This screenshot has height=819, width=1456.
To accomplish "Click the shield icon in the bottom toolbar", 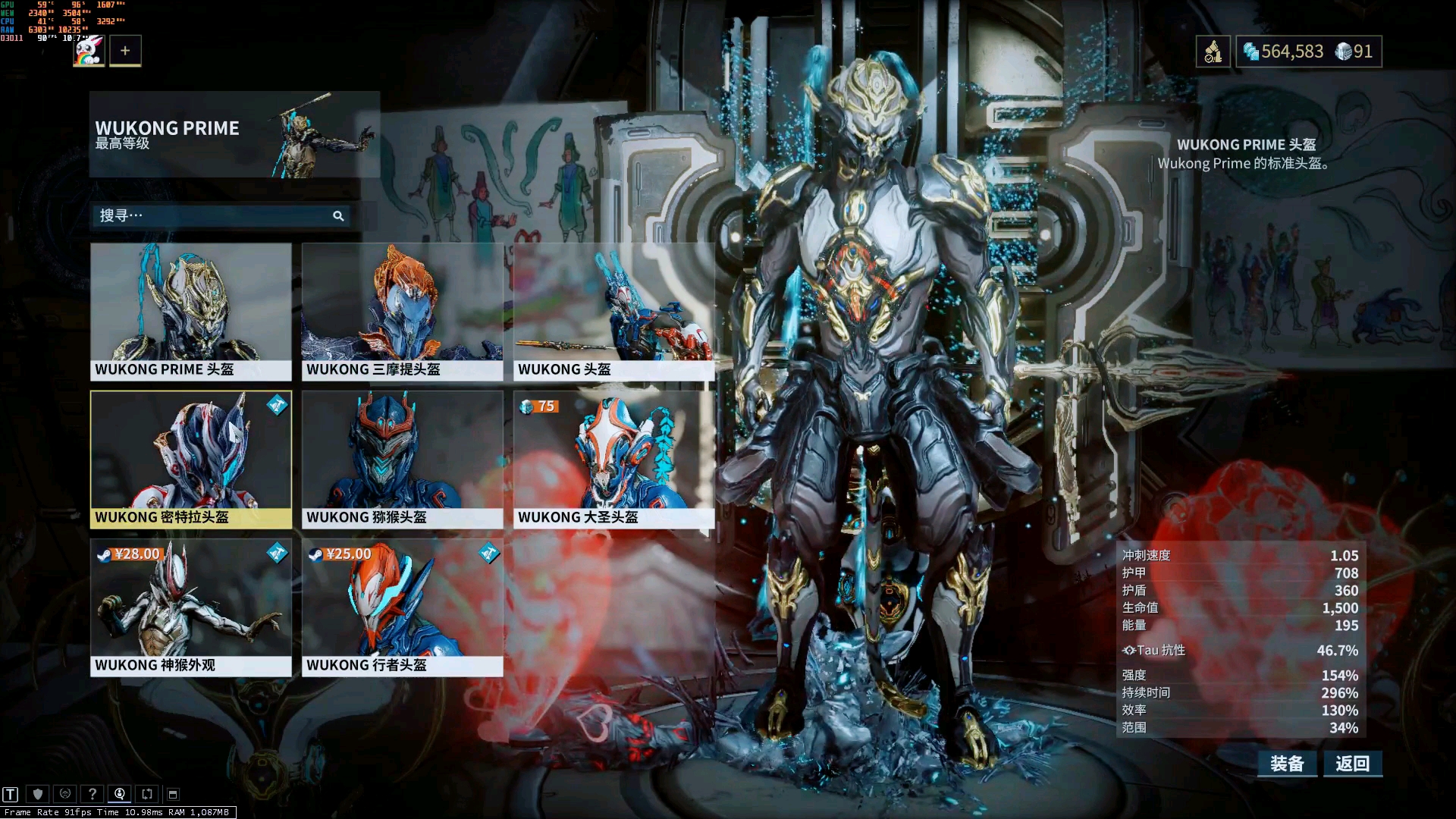I will click(x=38, y=794).
